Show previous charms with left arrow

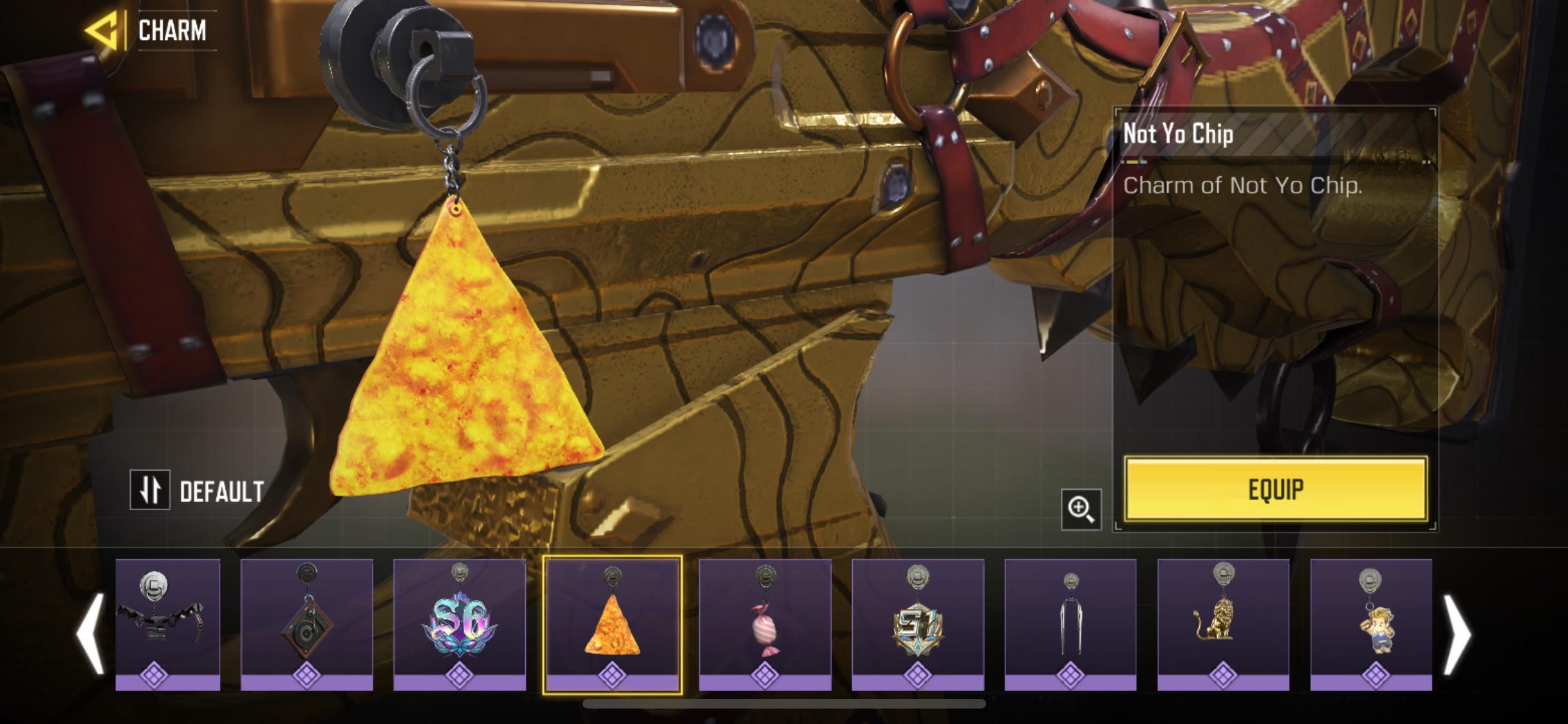coord(89,634)
